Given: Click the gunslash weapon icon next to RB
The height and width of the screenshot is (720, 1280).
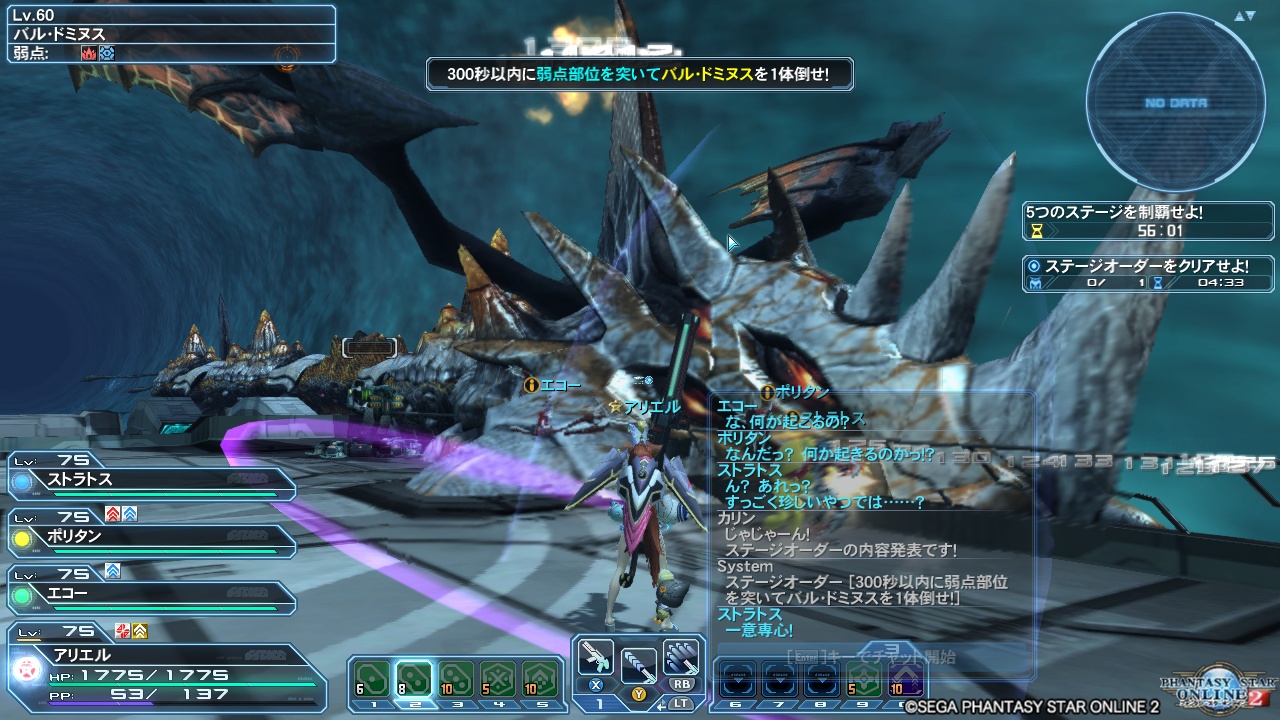Looking at the screenshot, I should click(681, 658).
